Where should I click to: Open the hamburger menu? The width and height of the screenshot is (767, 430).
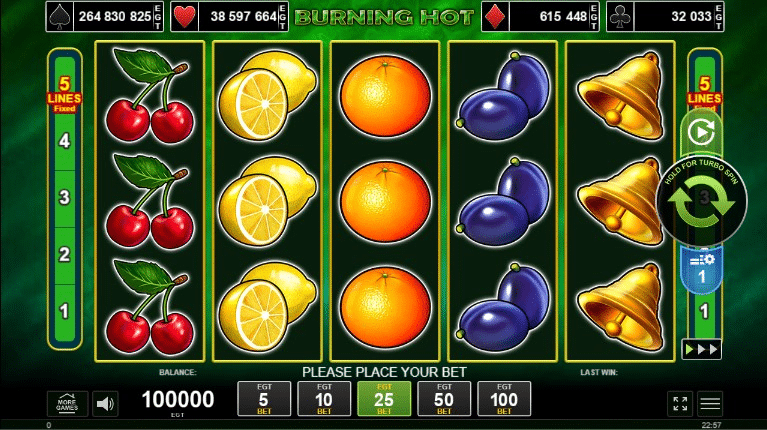tap(710, 403)
